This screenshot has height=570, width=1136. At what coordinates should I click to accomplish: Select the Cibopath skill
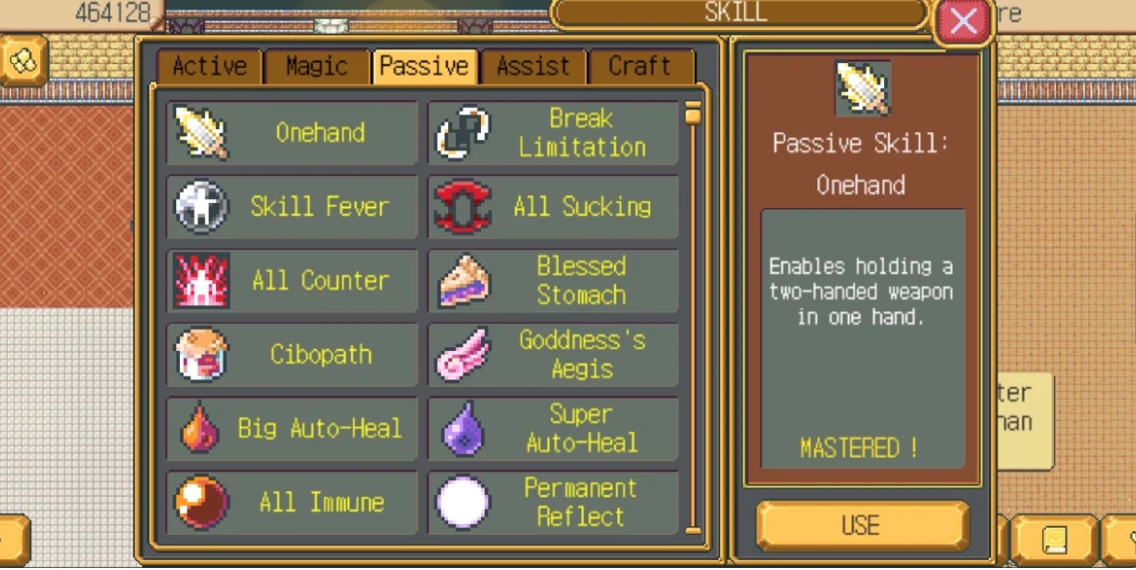coord(292,355)
